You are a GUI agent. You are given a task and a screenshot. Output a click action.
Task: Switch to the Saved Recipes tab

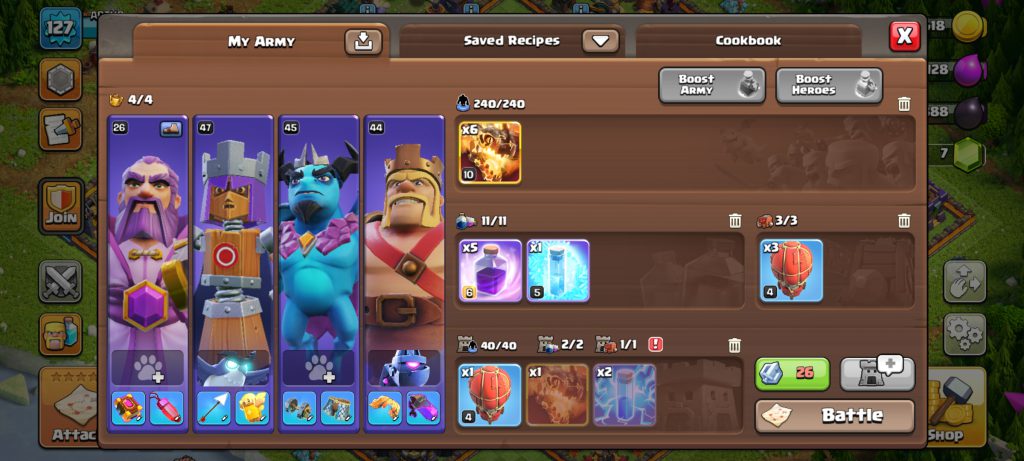point(511,41)
